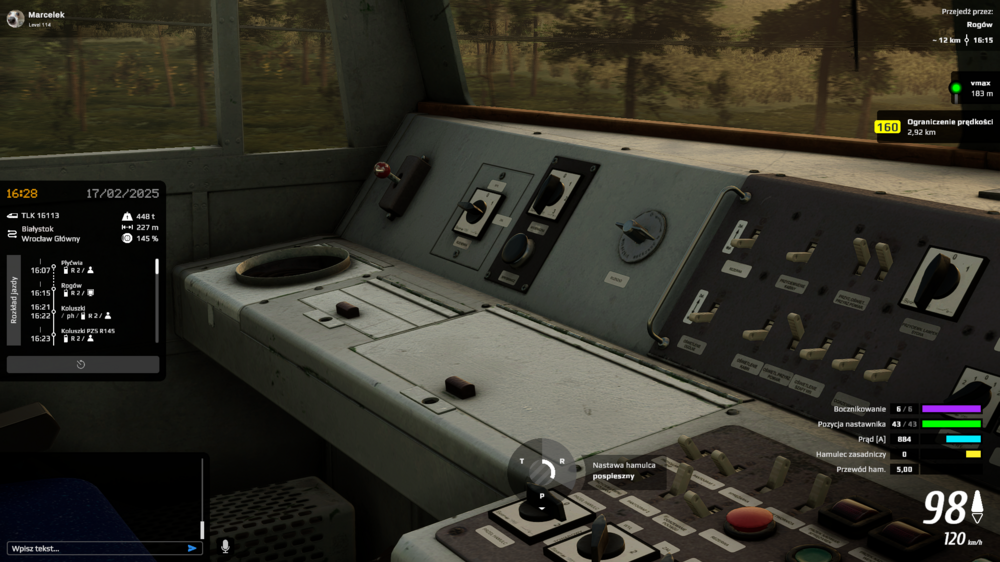Viewport: 1000px width, 562px height.
Task: Open the Marcelek player profile avatar
Action: pyautogui.click(x=14, y=18)
